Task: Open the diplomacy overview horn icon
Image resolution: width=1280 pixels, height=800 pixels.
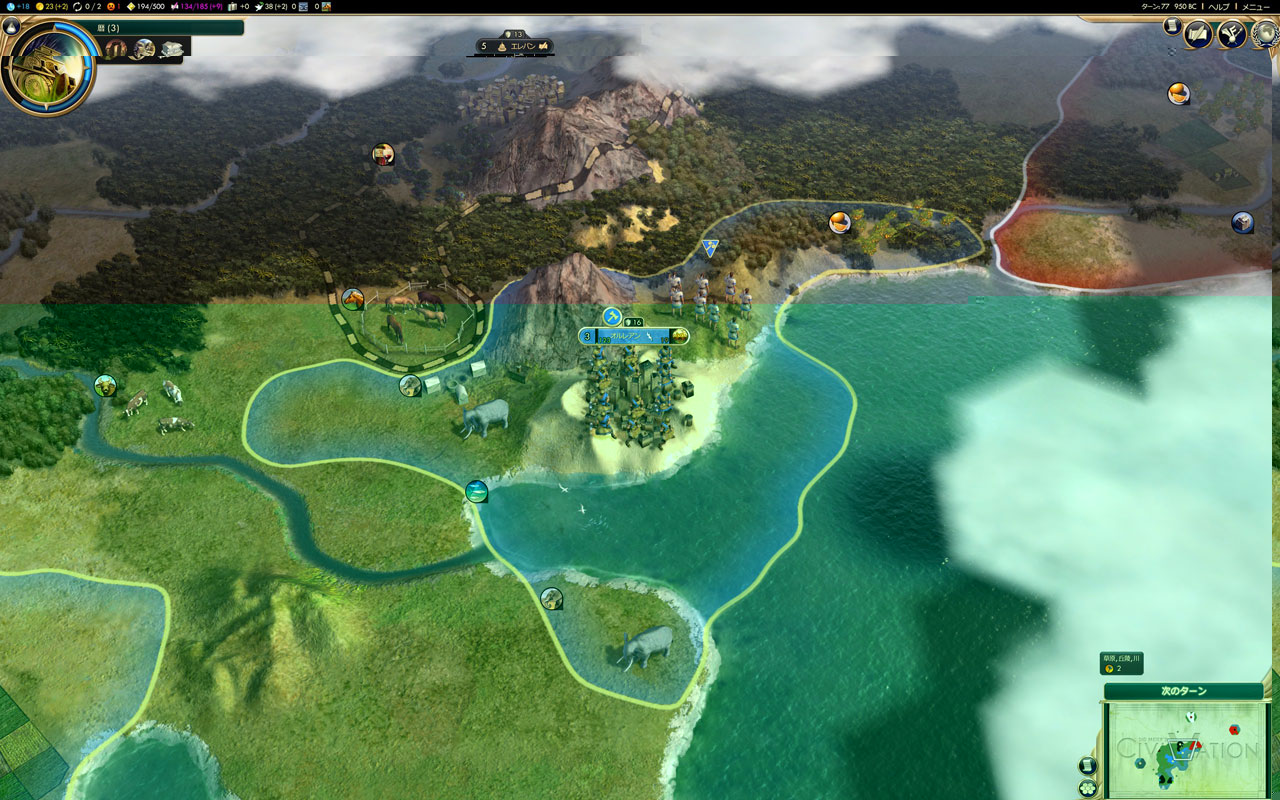Action: coord(1231,35)
